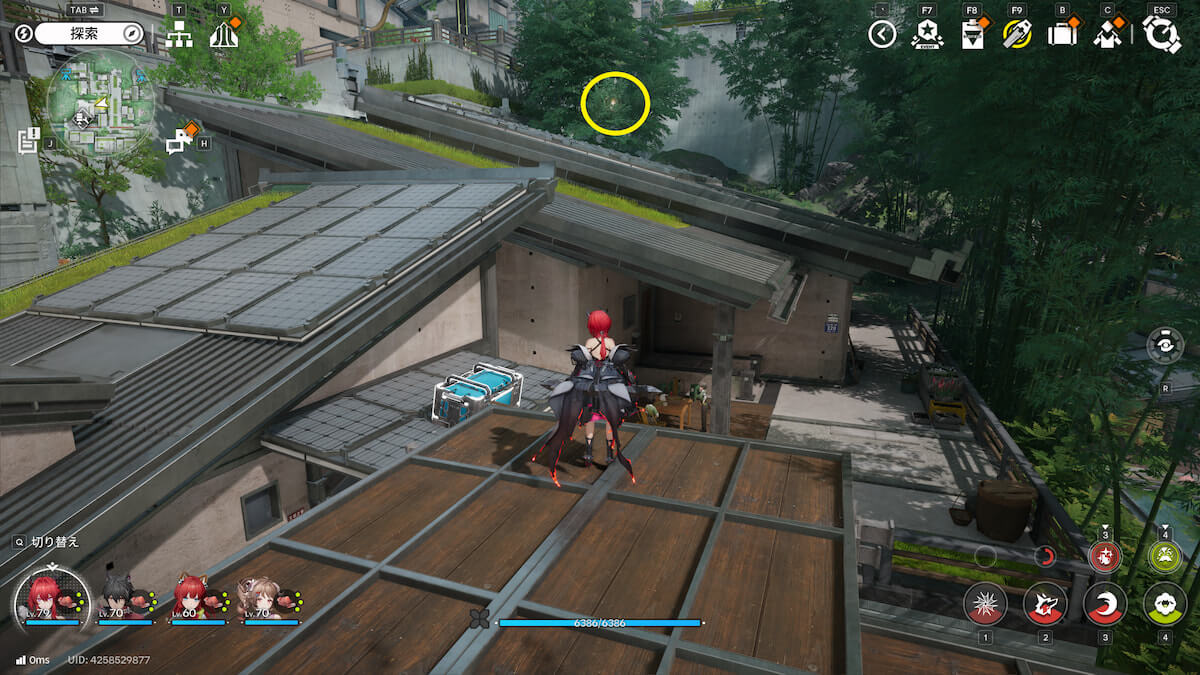Open the chat speech bubble icon
1200x675 pixels.
[181, 141]
